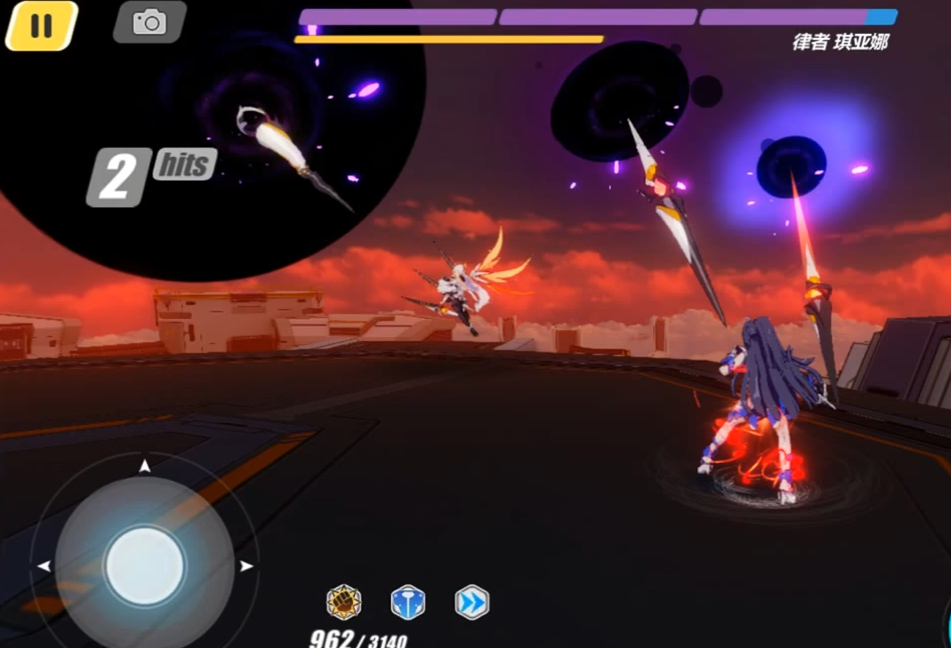
Task: Select the golden fist buff icon
Action: 344,602
